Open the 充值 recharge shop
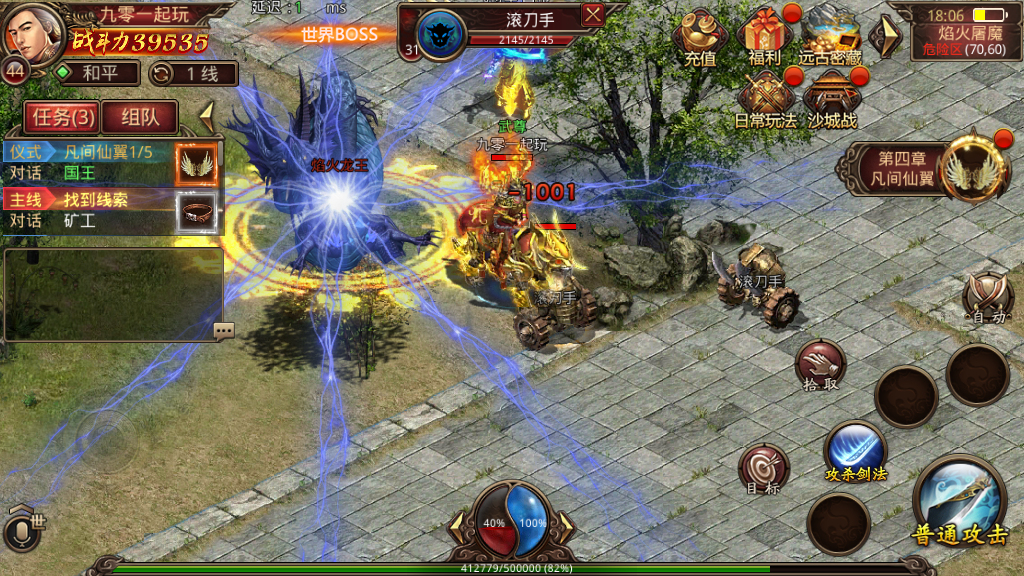 [x=700, y=38]
